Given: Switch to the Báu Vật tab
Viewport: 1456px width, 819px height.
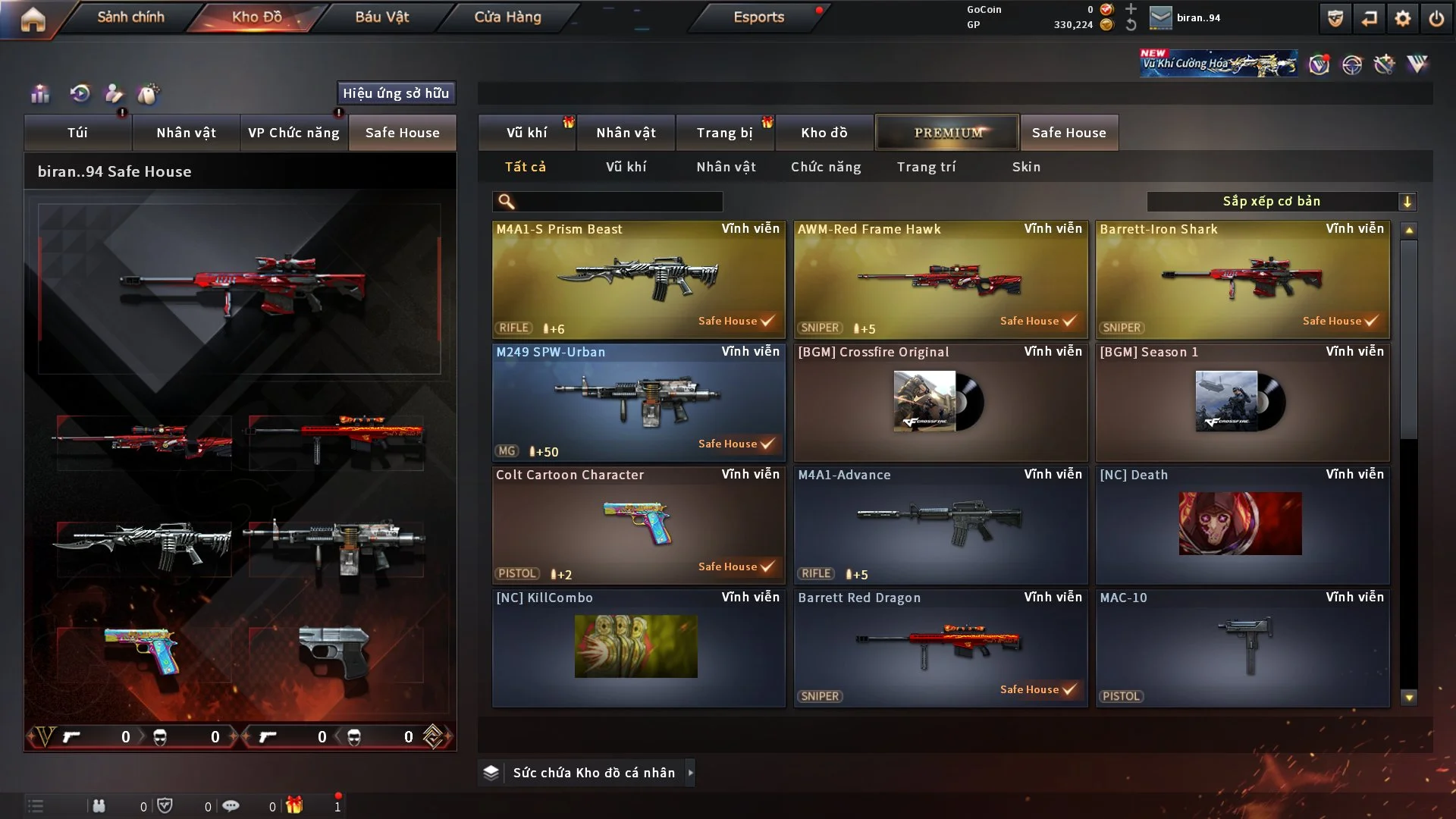Looking at the screenshot, I should click(381, 17).
